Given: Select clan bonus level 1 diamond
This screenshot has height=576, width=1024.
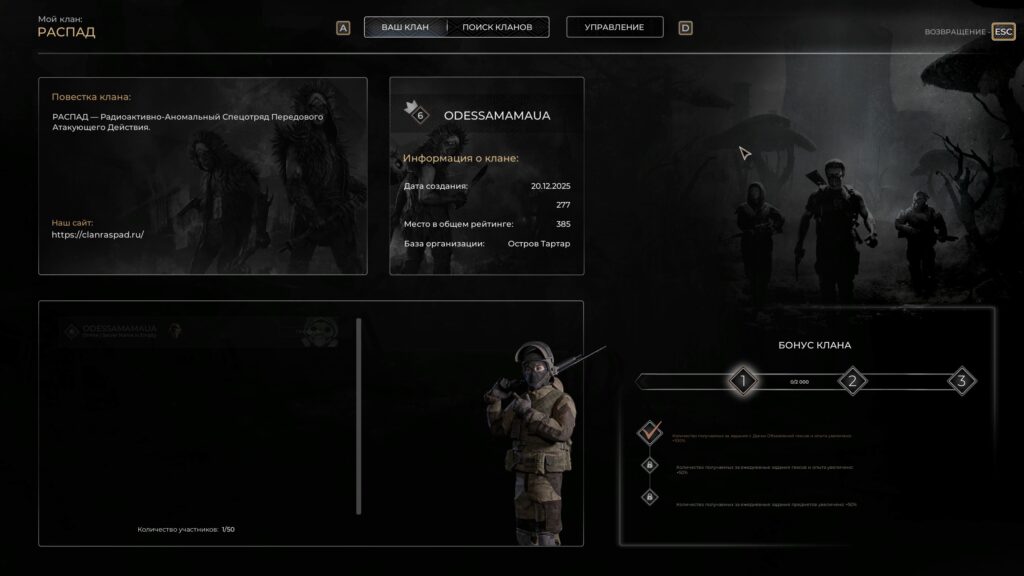Looking at the screenshot, I should [742, 381].
